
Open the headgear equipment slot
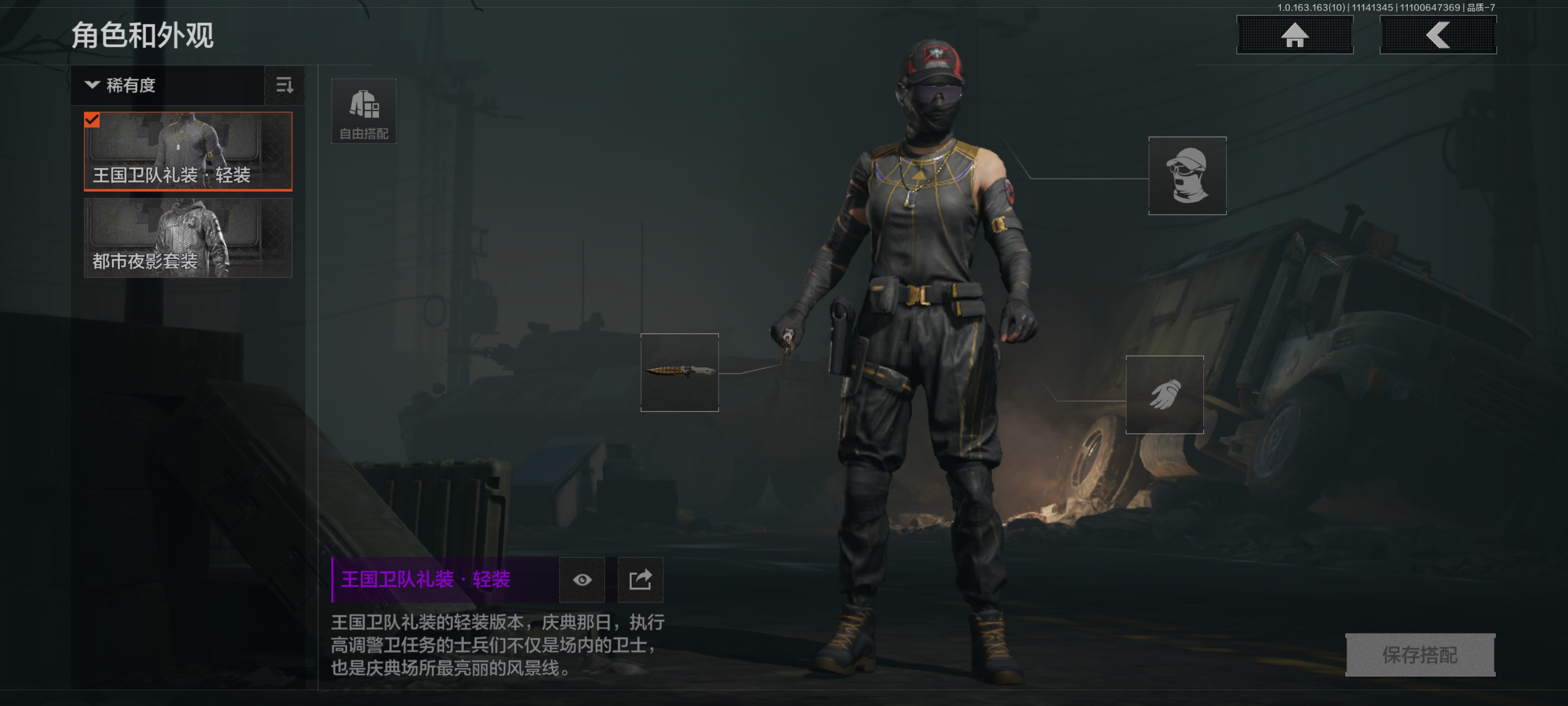(x=1186, y=175)
